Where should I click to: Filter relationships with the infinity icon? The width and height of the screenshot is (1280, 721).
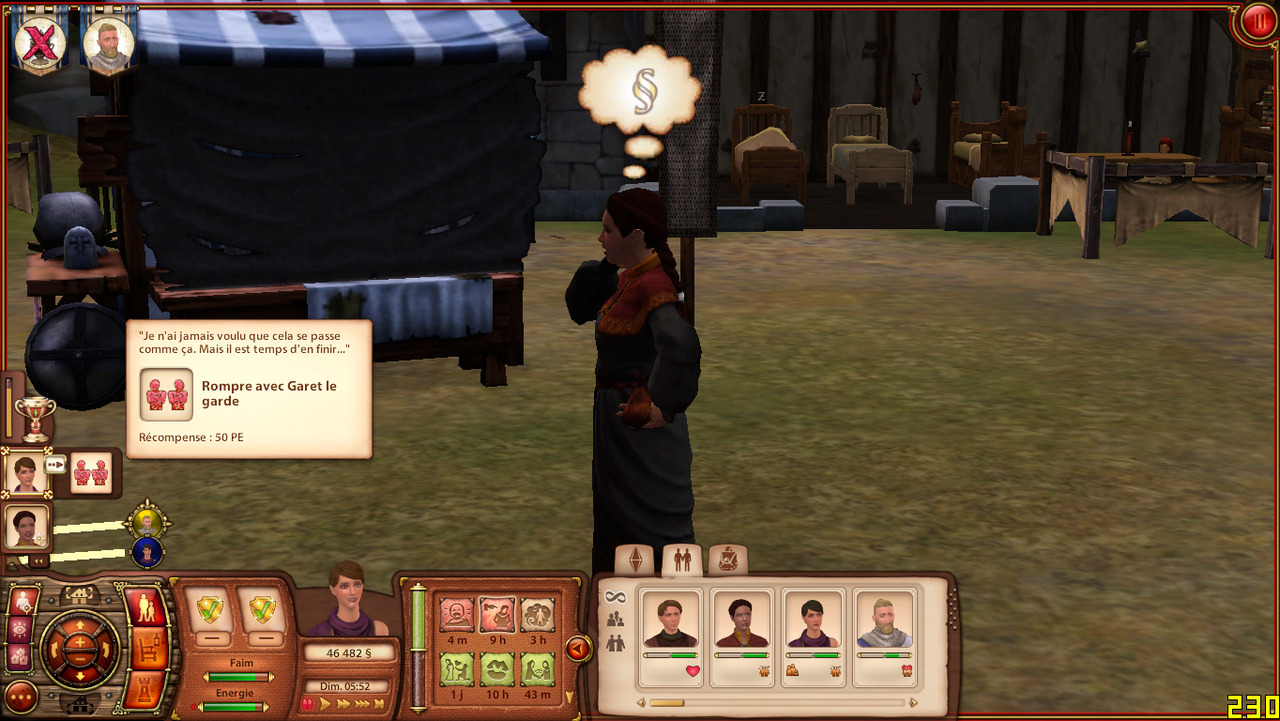(x=615, y=597)
